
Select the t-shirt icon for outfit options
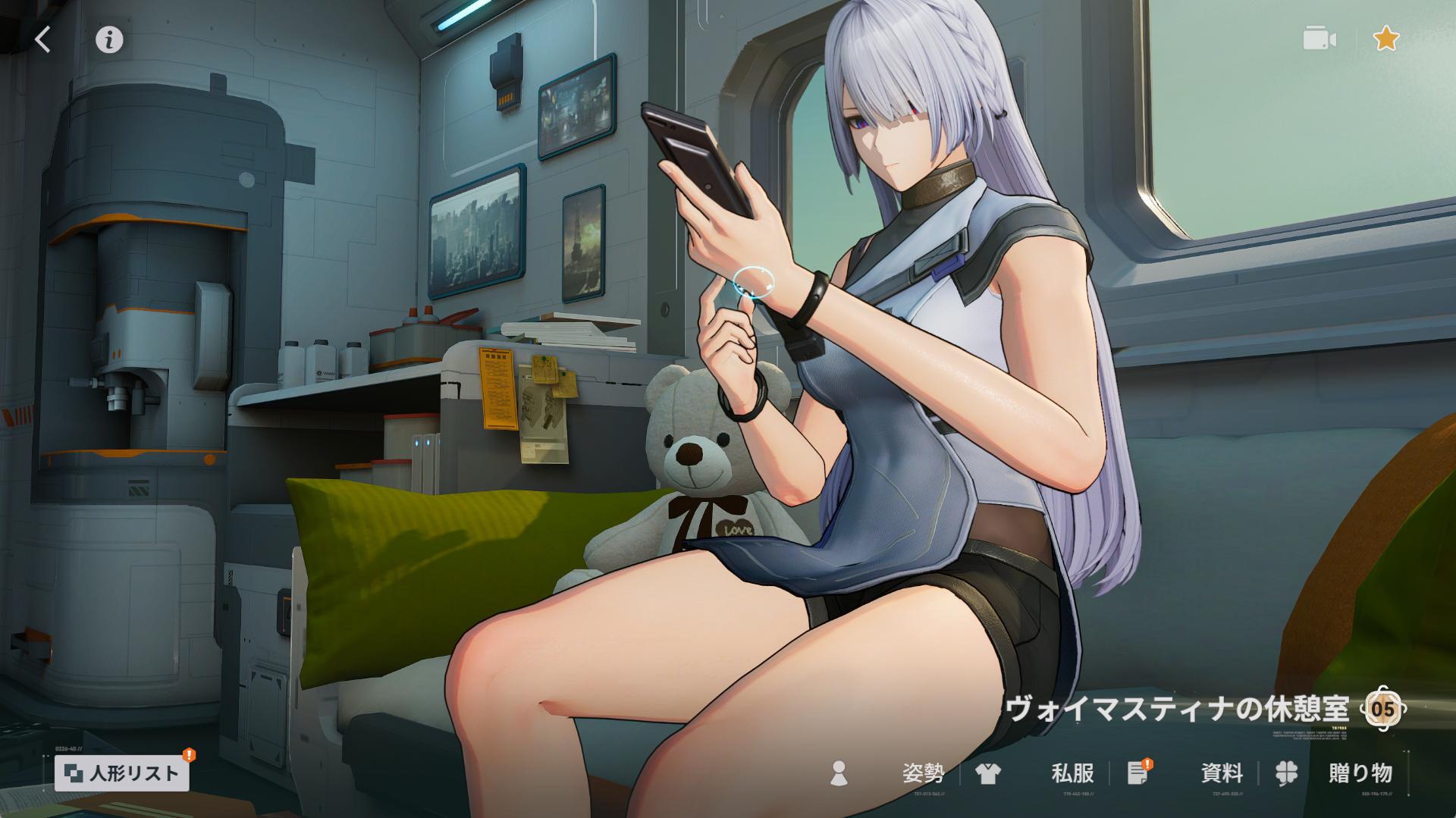[x=988, y=773]
